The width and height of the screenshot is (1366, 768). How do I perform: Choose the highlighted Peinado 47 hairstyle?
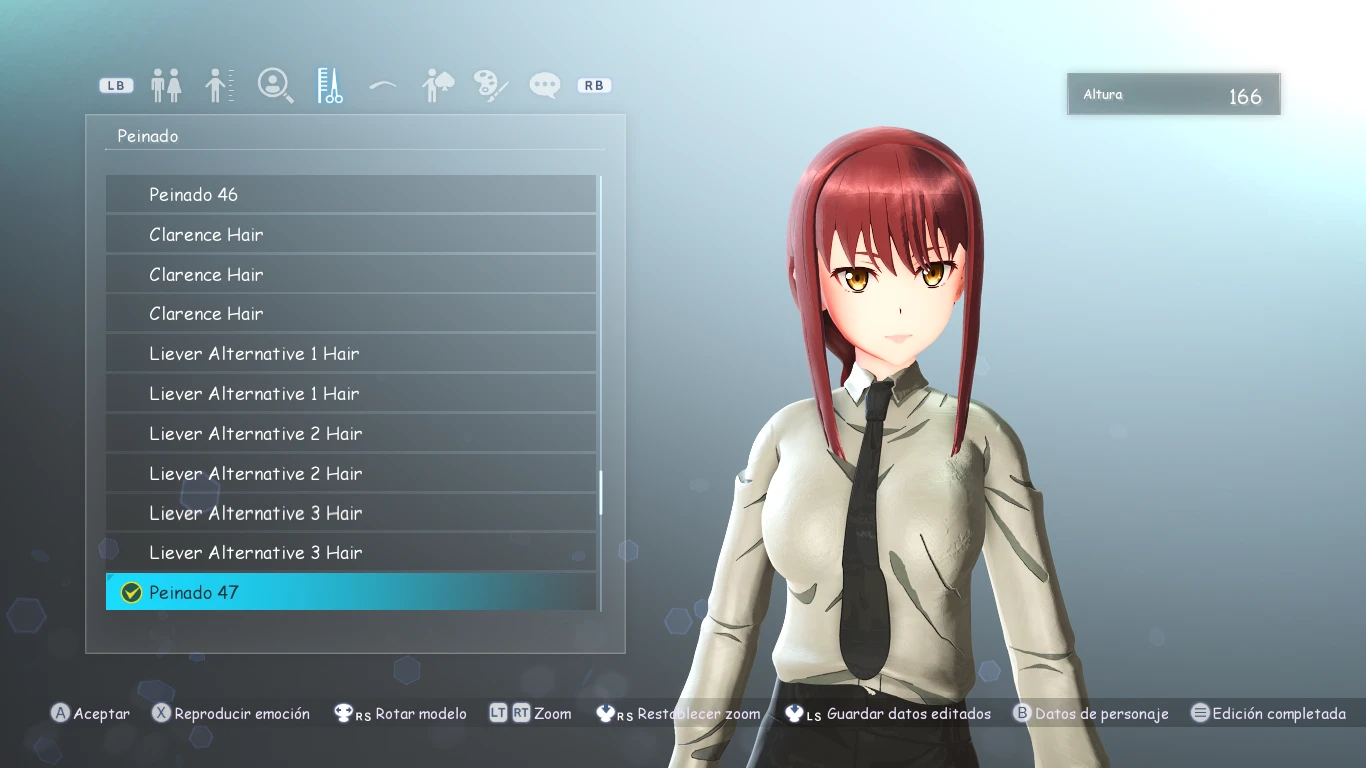tap(350, 592)
